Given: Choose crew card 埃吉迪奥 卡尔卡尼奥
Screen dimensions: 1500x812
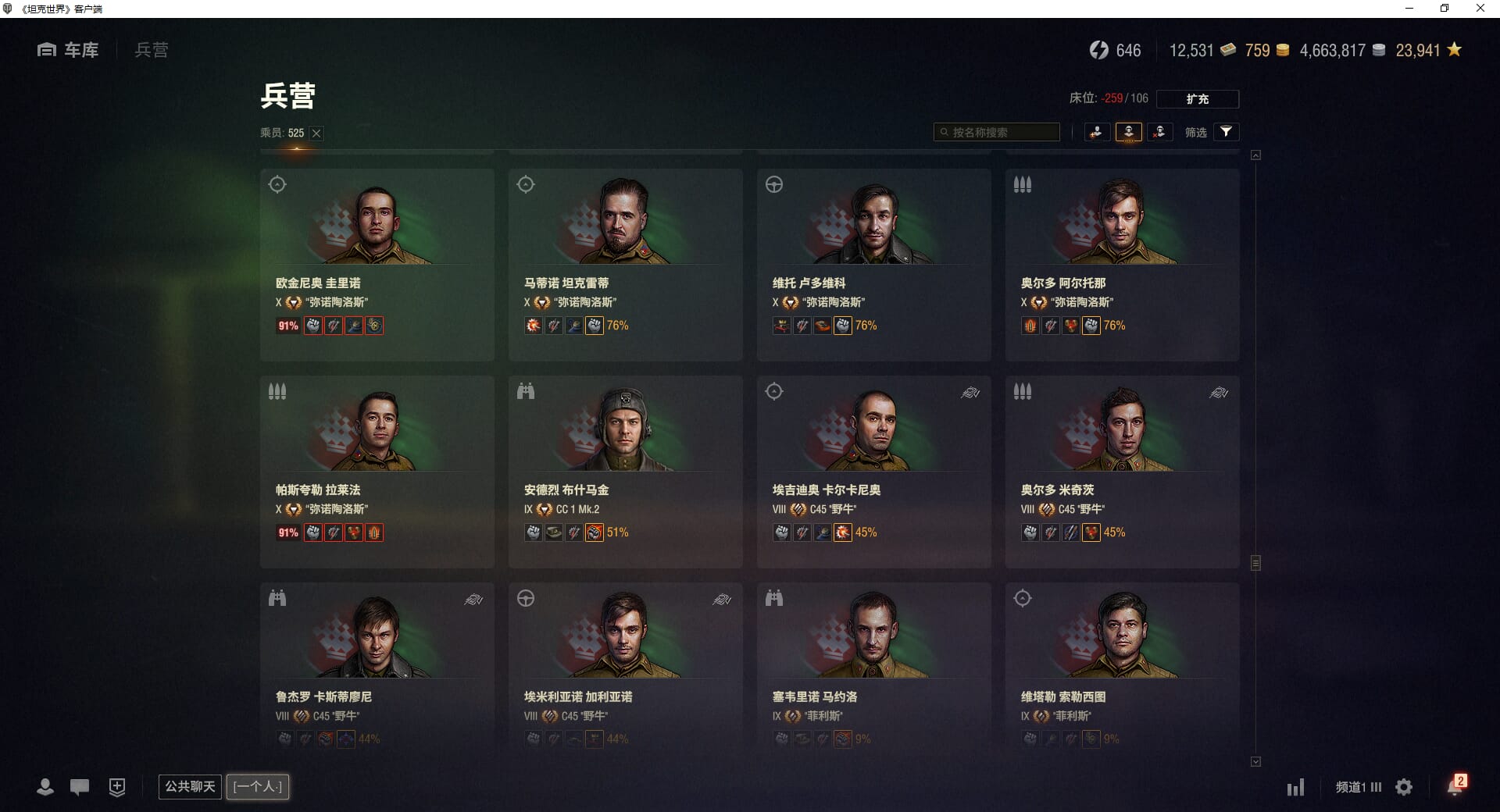Looking at the screenshot, I should pos(873,471).
